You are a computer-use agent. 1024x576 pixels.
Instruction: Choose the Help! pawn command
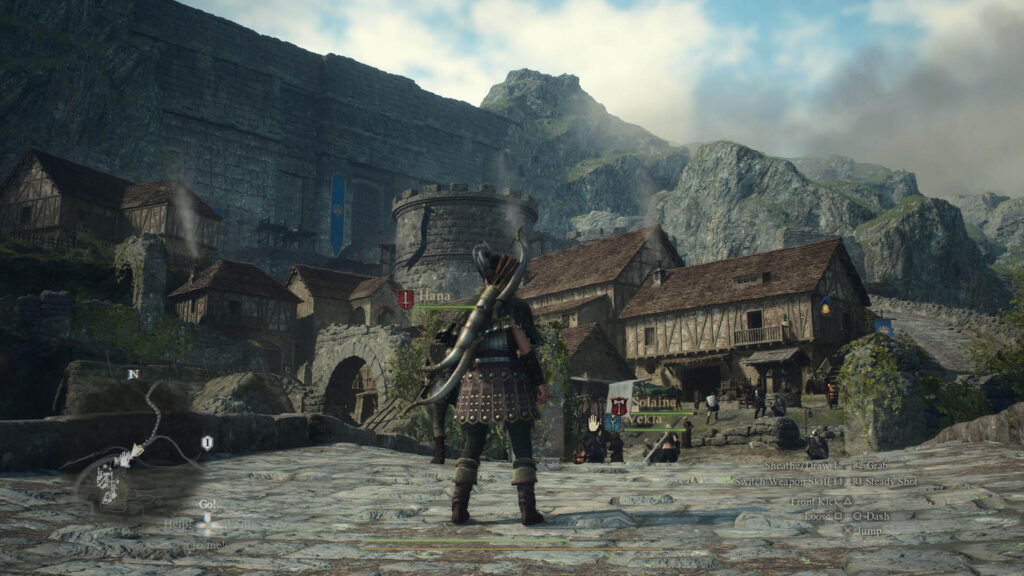pyautogui.click(x=179, y=524)
